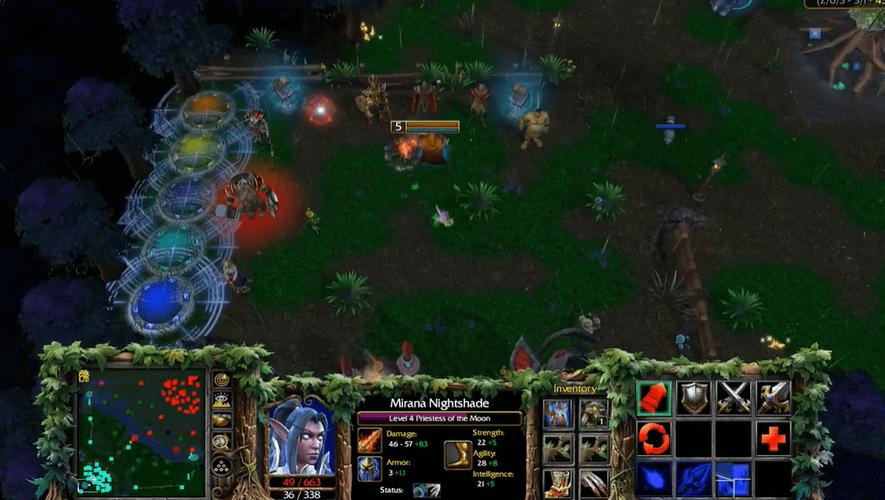This screenshot has height=500, width=885.
Task: Activate the Hold Position crossed swords icon
Action: coord(733,397)
